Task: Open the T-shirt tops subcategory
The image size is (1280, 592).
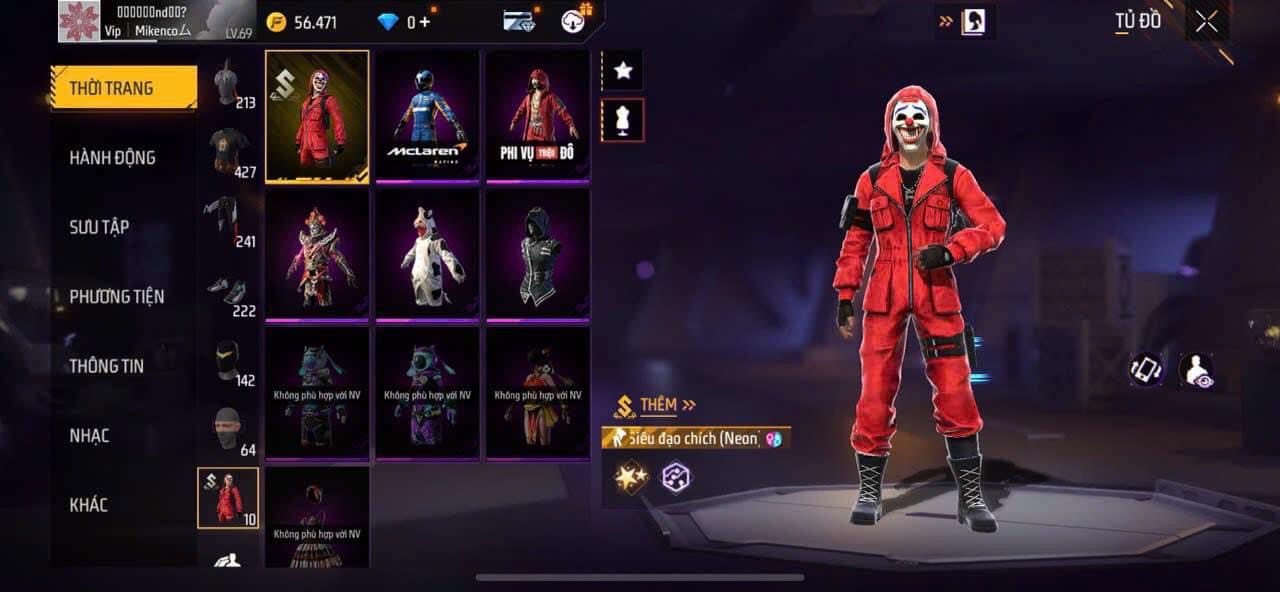Action: click(x=229, y=152)
